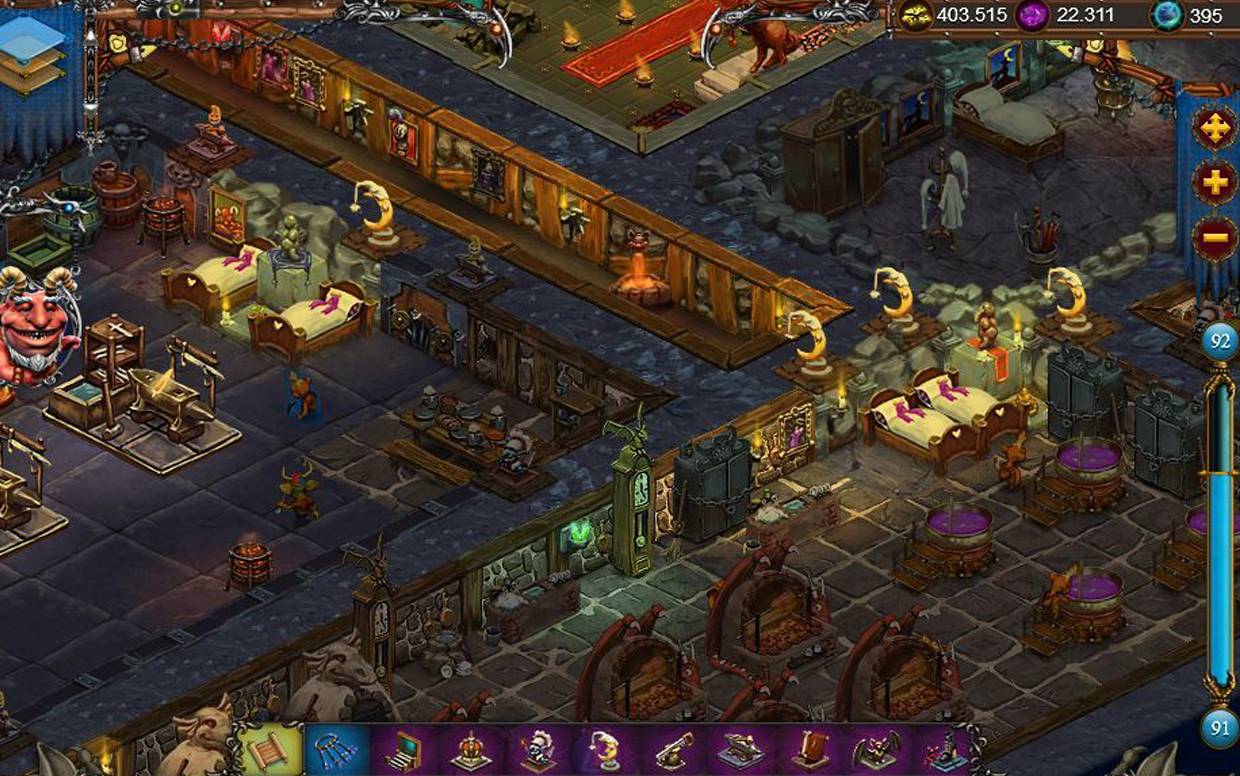Image resolution: width=1240 pixels, height=776 pixels.
Task: Choose the green-screen organ build item
Action: [x=404, y=750]
